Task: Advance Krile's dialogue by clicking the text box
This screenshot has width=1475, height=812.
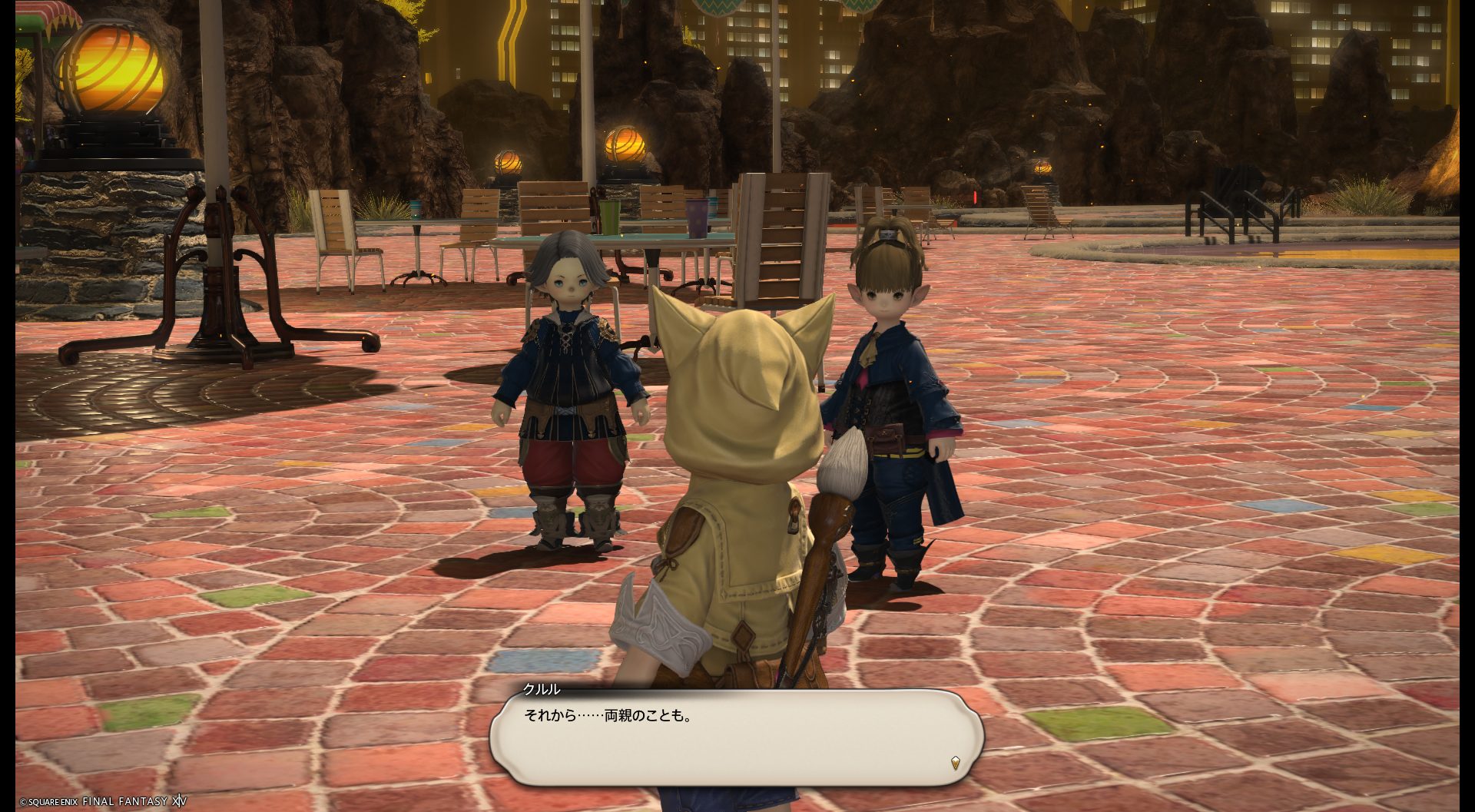Action: click(736, 737)
